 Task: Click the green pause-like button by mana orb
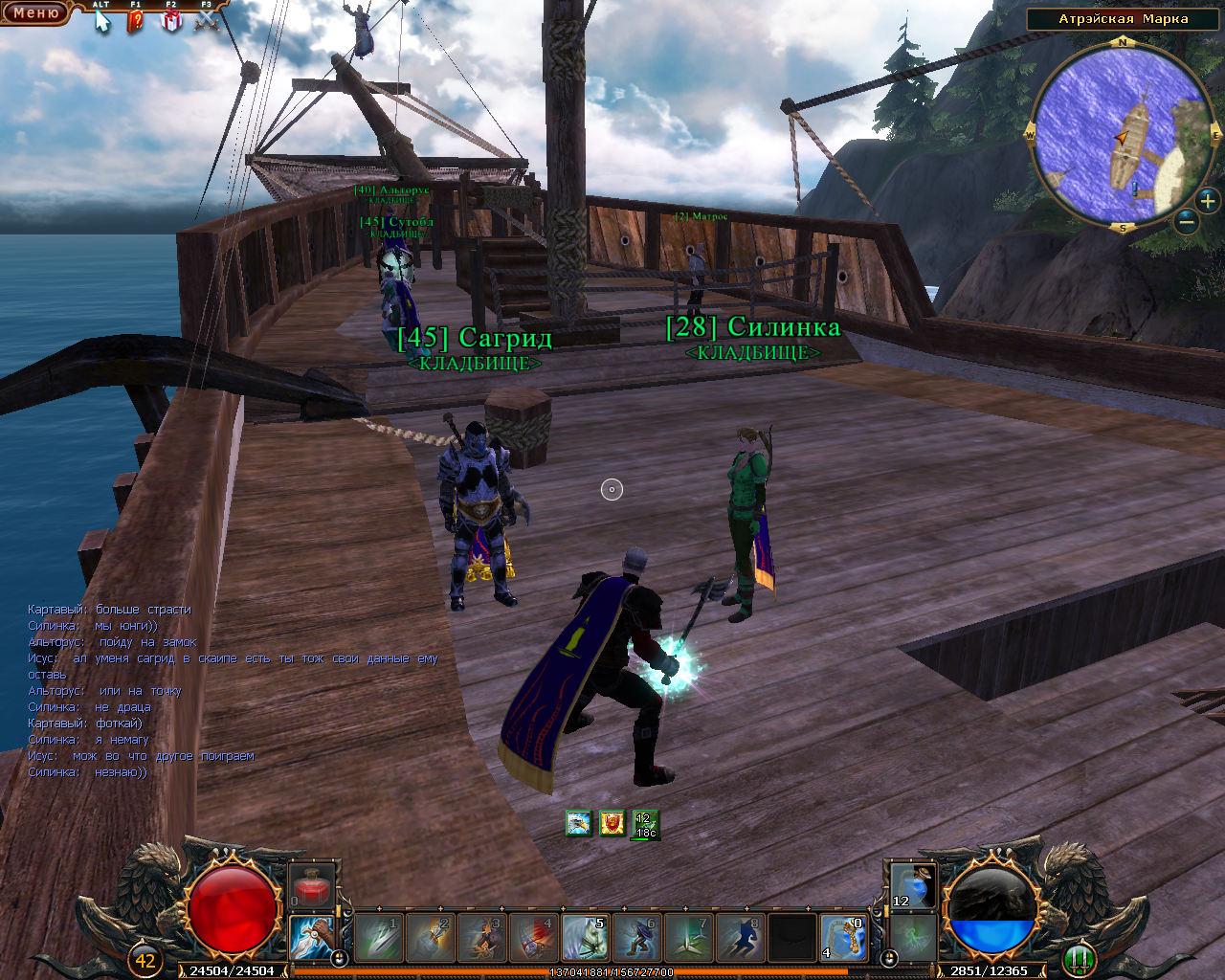click(x=1079, y=957)
